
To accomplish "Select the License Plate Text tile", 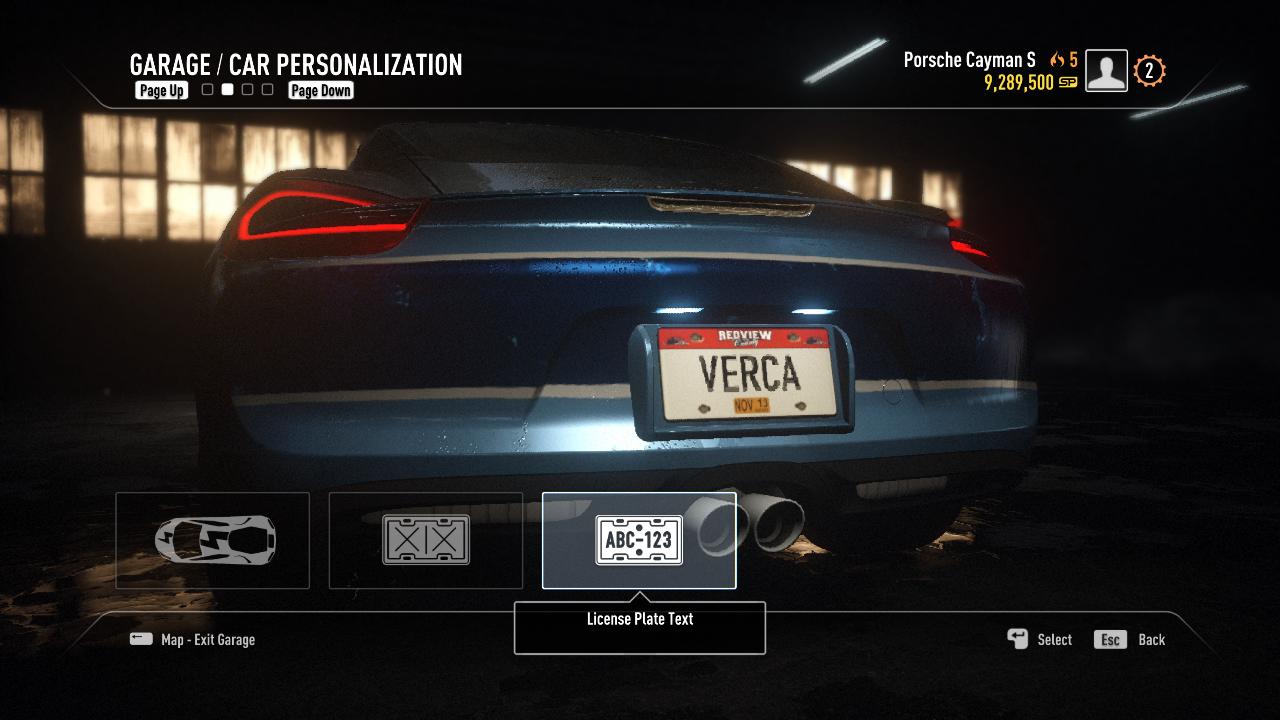I will coord(639,540).
